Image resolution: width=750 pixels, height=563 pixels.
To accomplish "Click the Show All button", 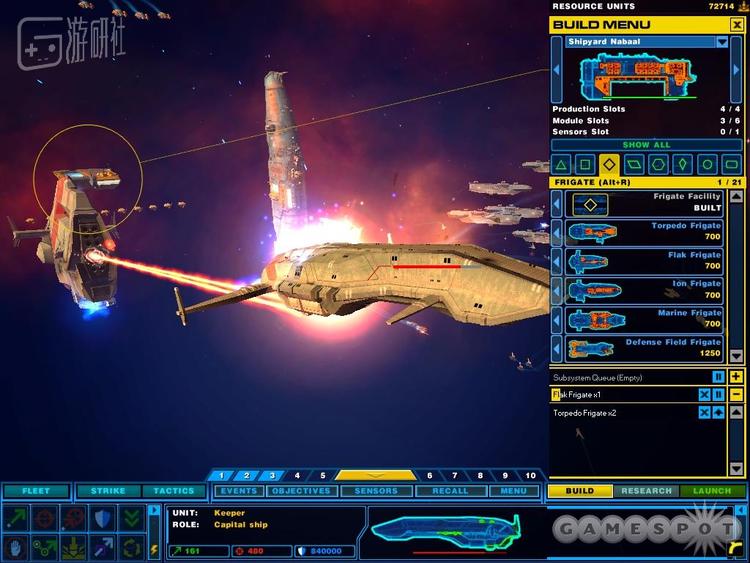I will (x=647, y=145).
